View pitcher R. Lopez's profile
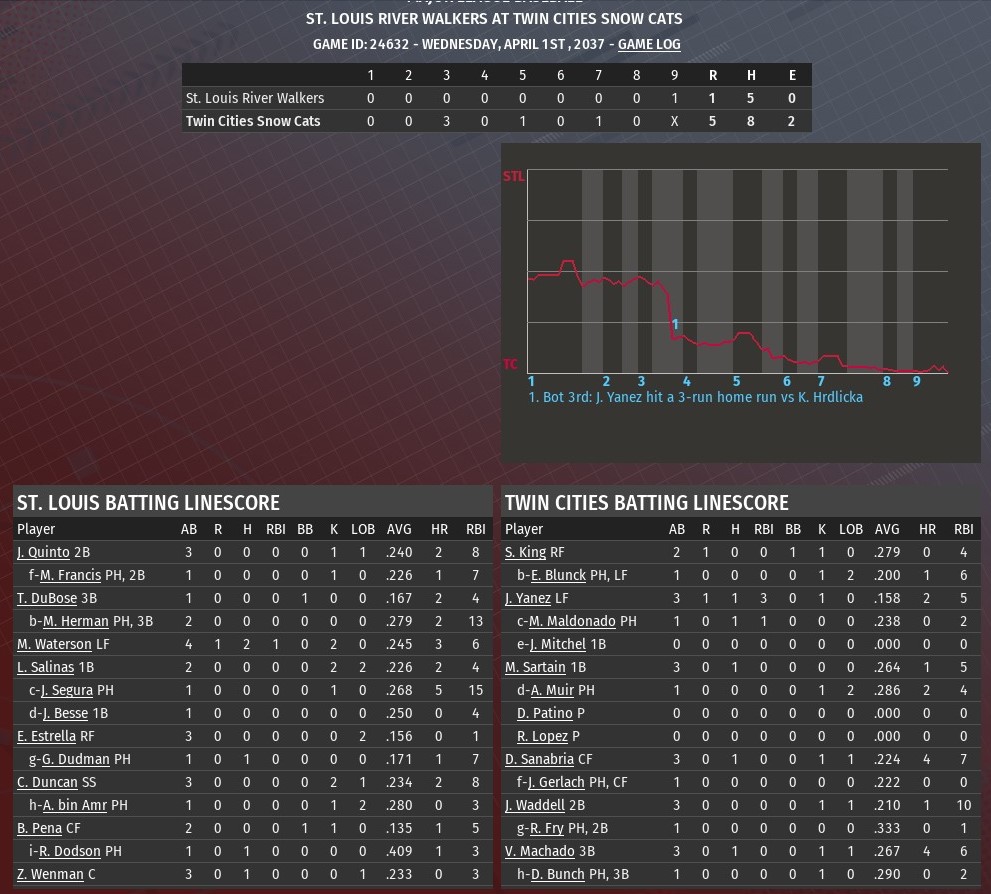 click(x=542, y=736)
